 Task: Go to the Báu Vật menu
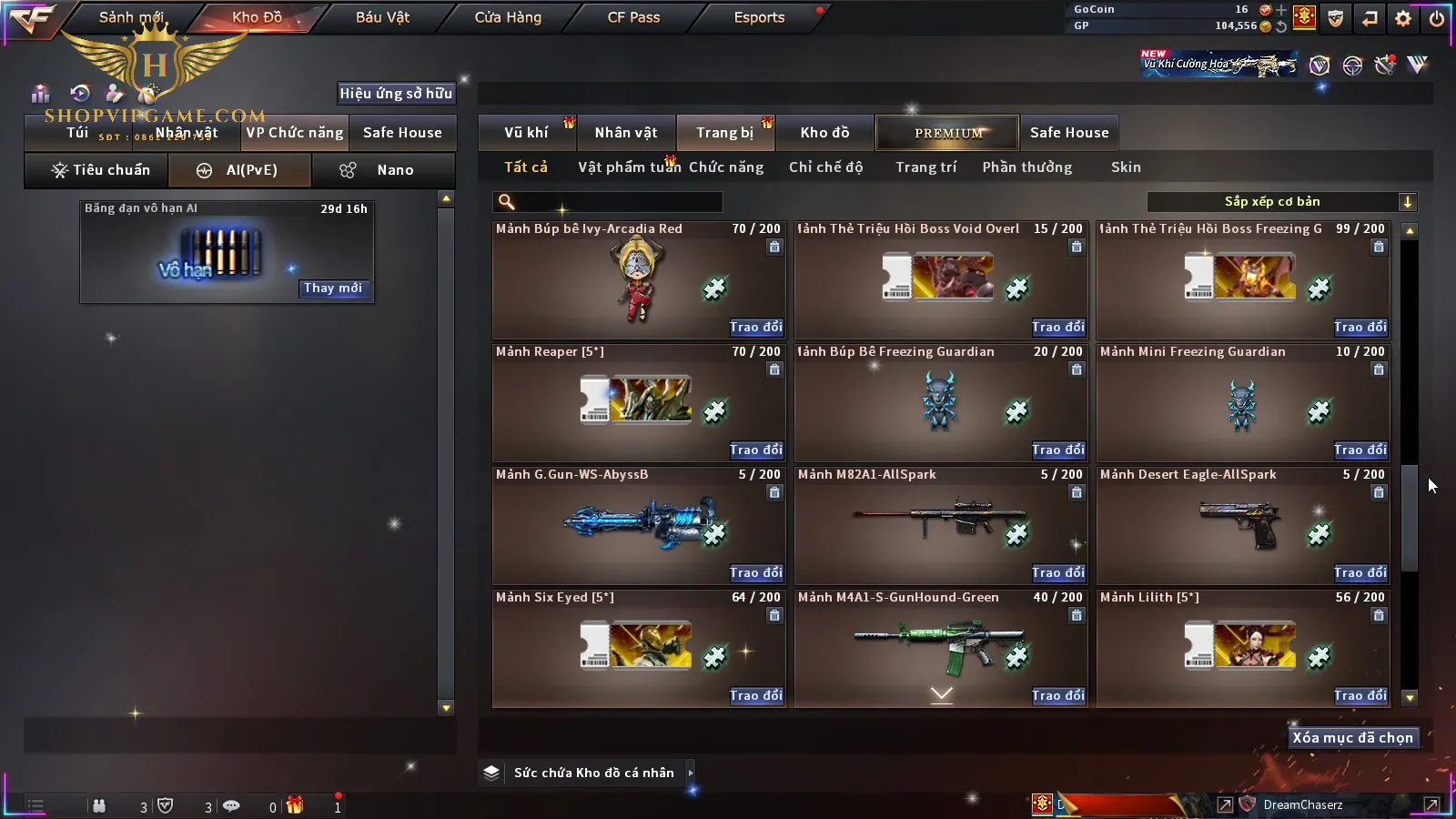pos(382,17)
